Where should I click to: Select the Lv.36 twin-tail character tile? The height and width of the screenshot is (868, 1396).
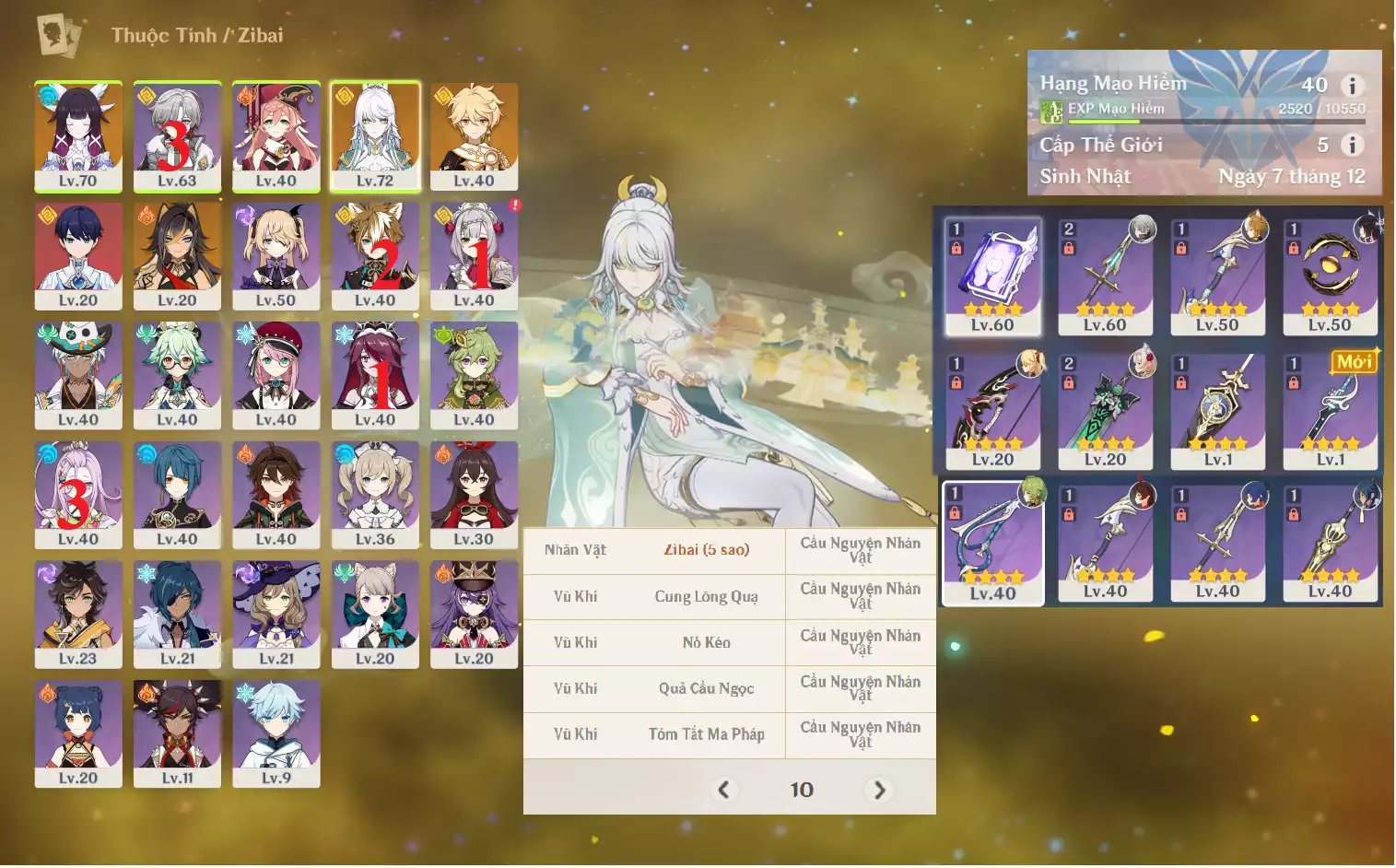click(375, 494)
